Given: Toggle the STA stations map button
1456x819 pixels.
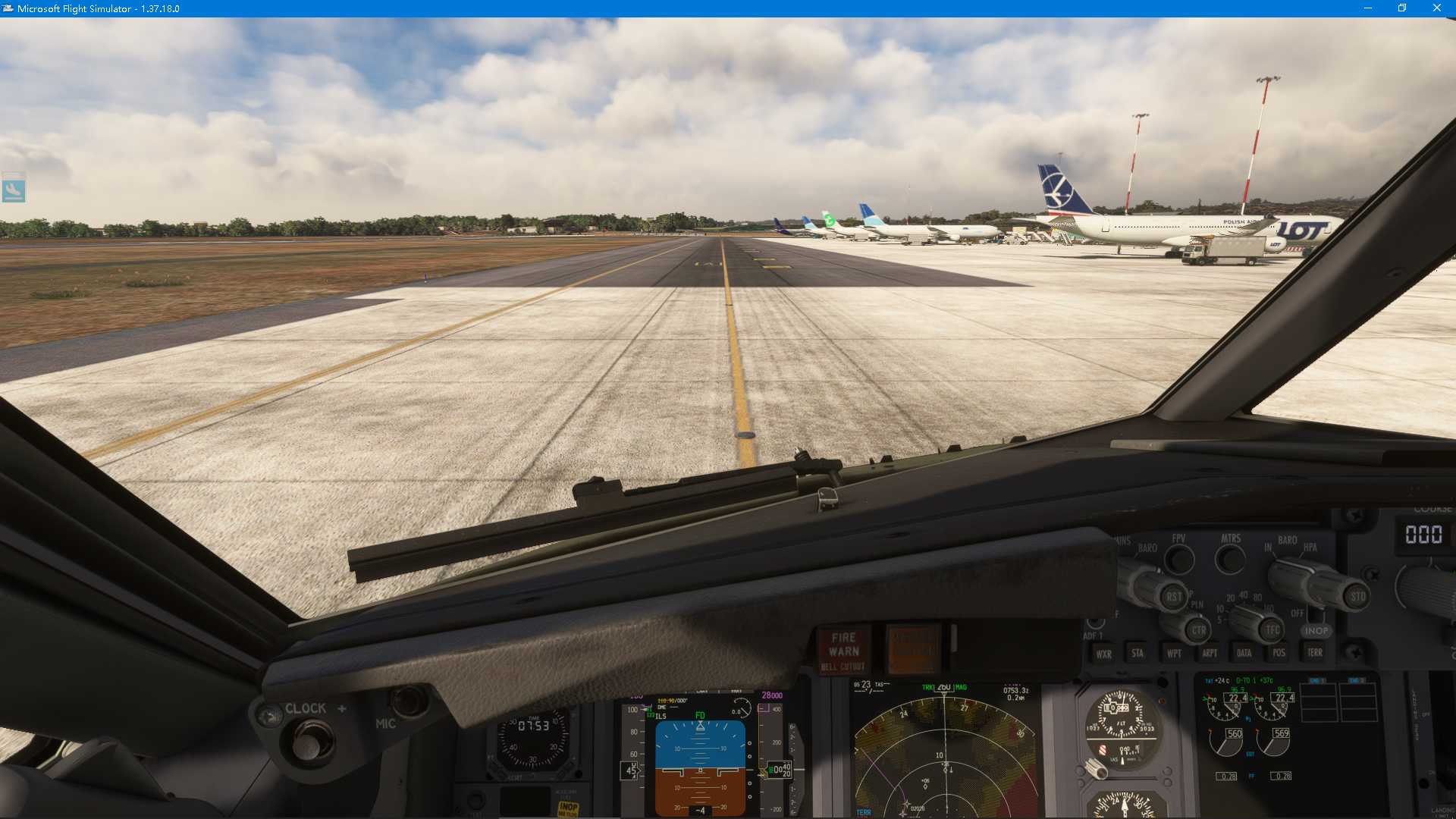Looking at the screenshot, I should tap(1137, 653).
